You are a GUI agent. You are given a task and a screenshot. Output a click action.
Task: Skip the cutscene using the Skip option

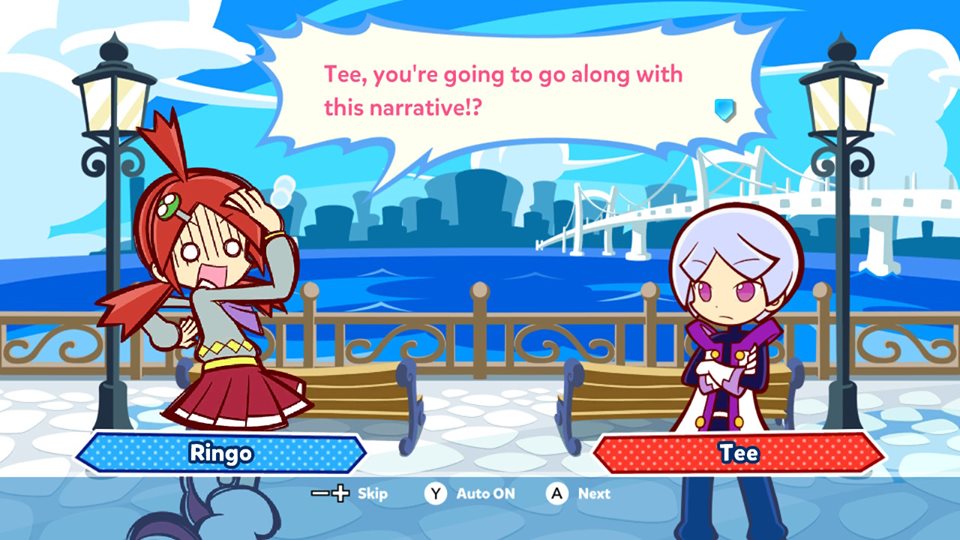click(x=350, y=494)
